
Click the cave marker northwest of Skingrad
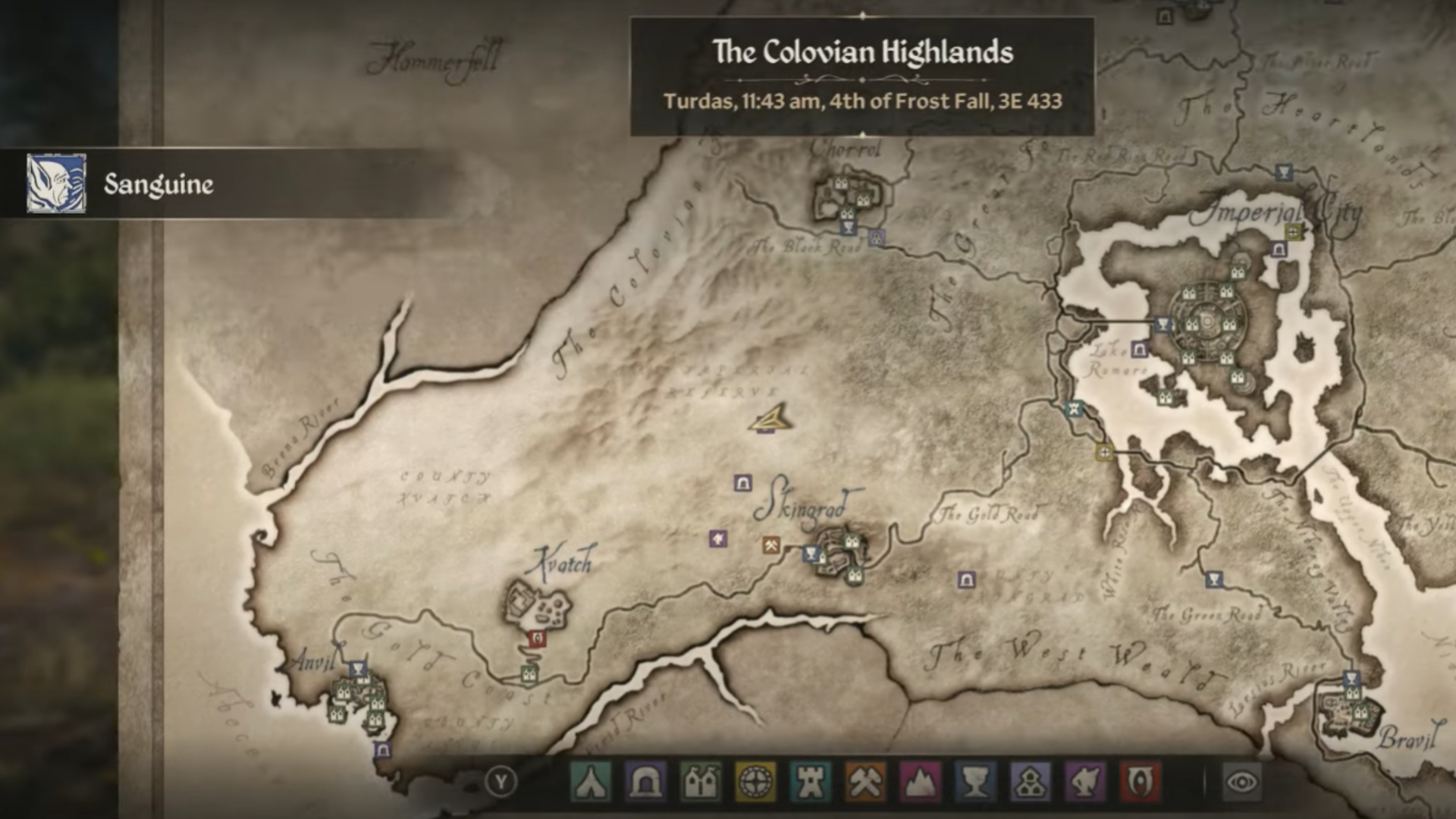[743, 483]
